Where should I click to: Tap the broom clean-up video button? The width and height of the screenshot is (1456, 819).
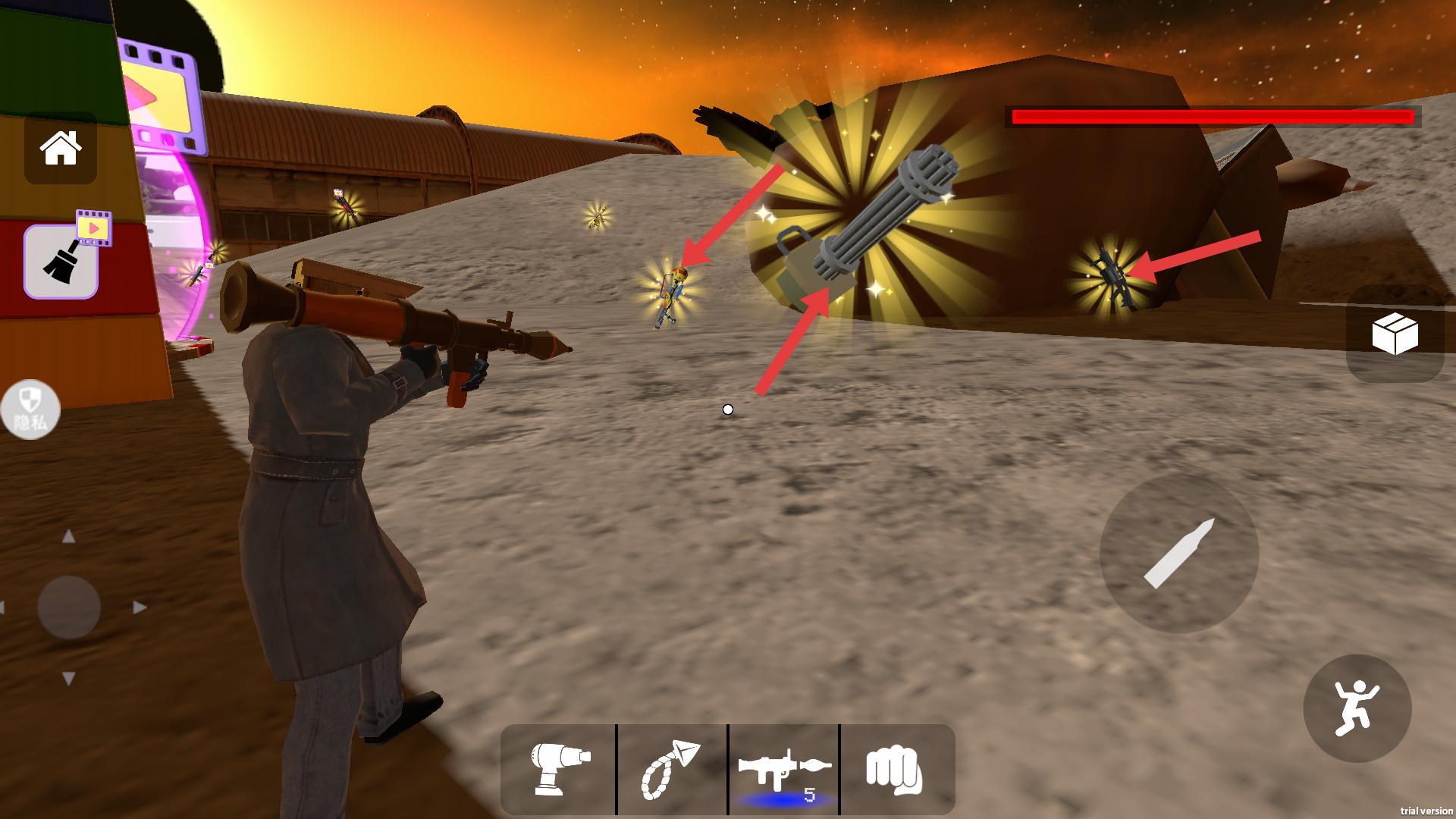pos(61,261)
